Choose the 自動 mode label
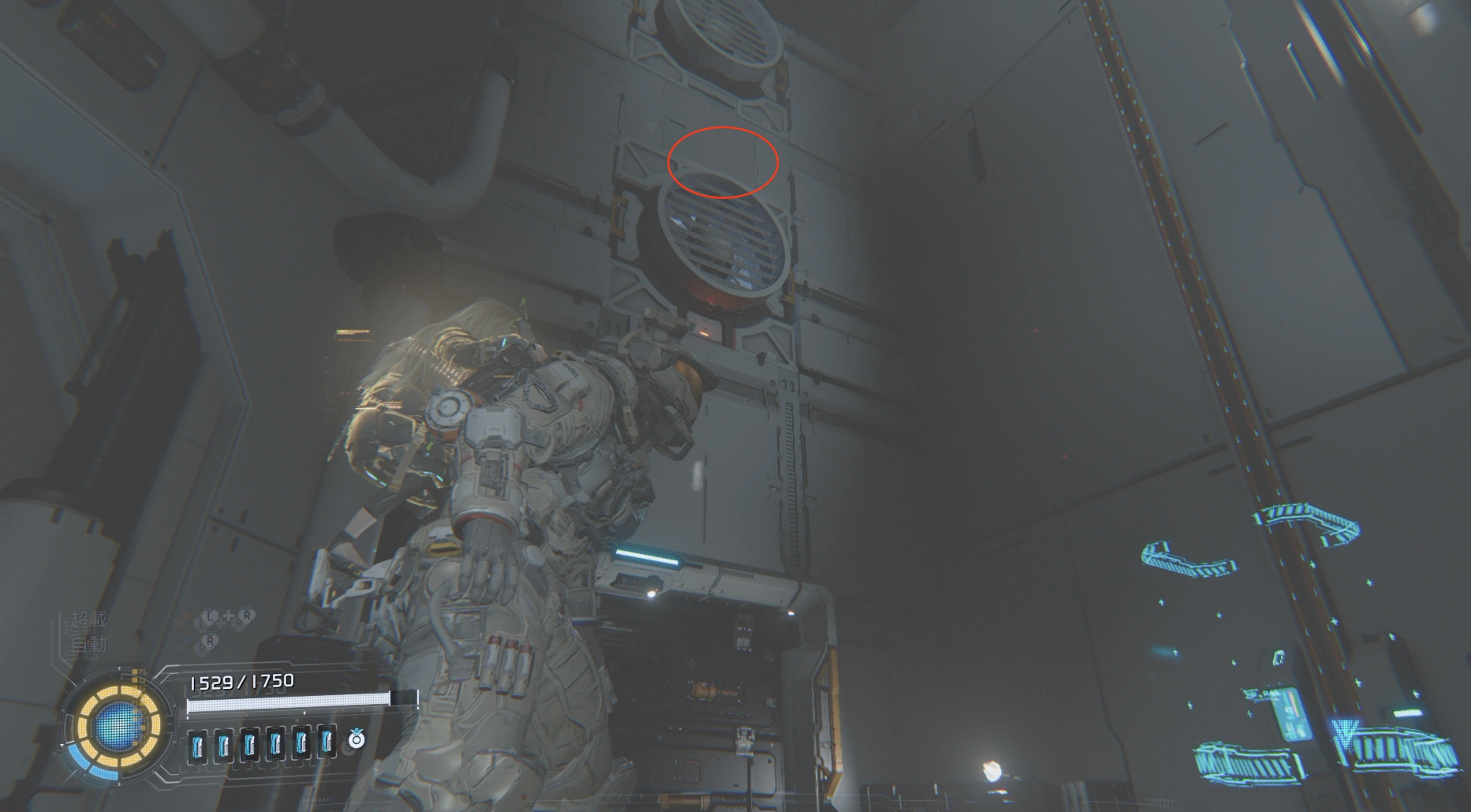1471x812 pixels. 89,644
